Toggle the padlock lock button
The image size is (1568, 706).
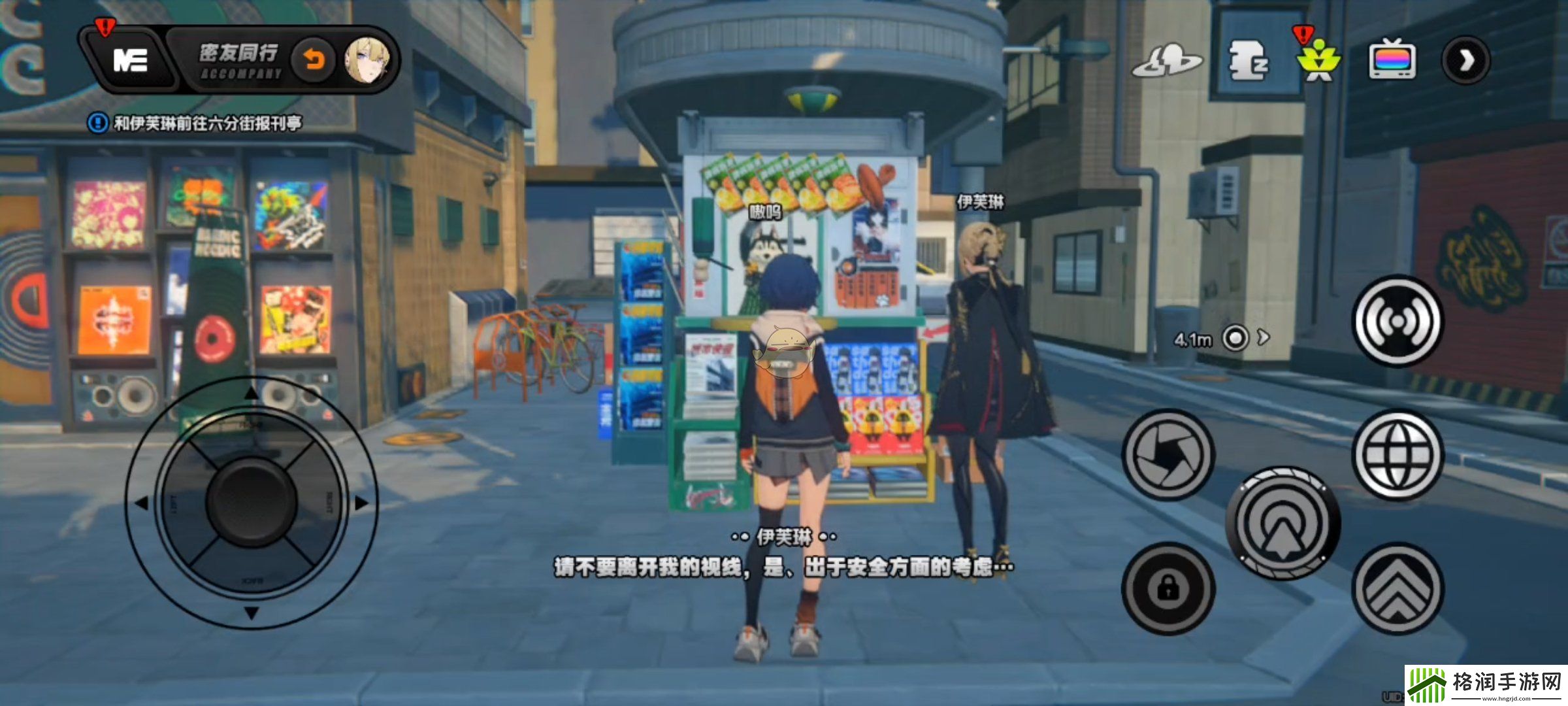[1168, 589]
